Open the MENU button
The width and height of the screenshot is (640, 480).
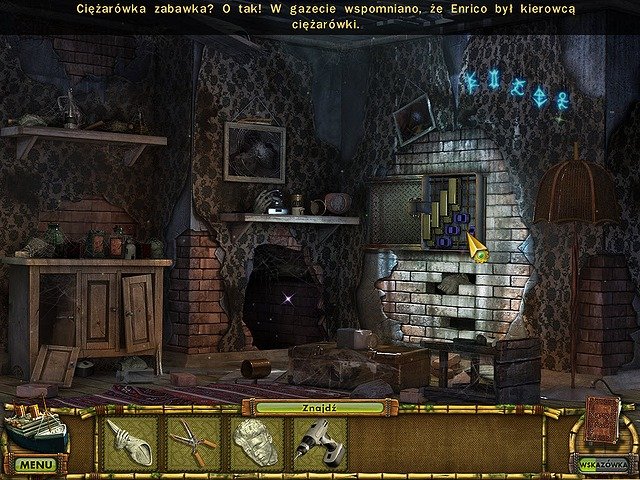pyautogui.click(x=35, y=465)
